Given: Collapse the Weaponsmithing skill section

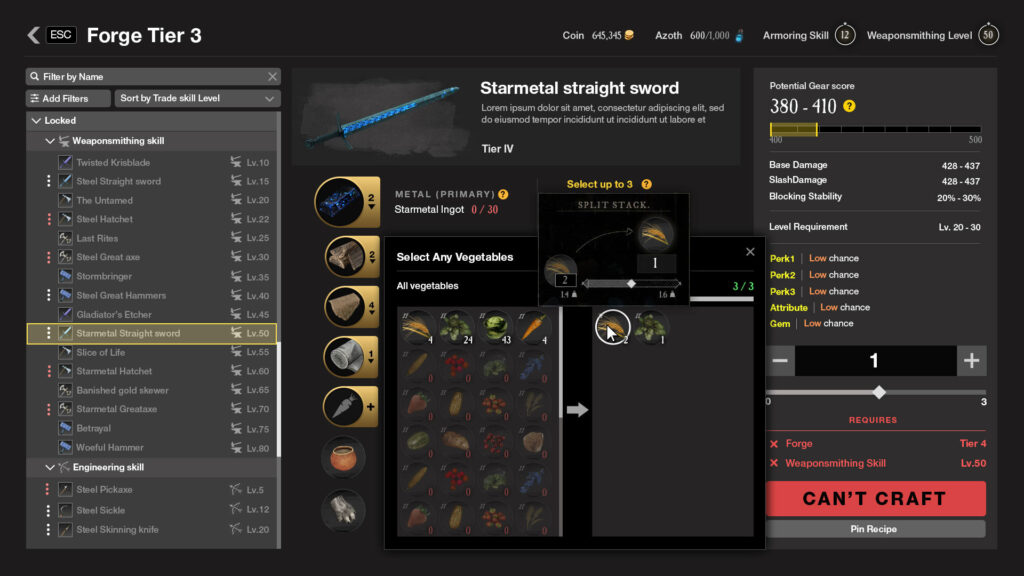Looking at the screenshot, I should [51, 141].
